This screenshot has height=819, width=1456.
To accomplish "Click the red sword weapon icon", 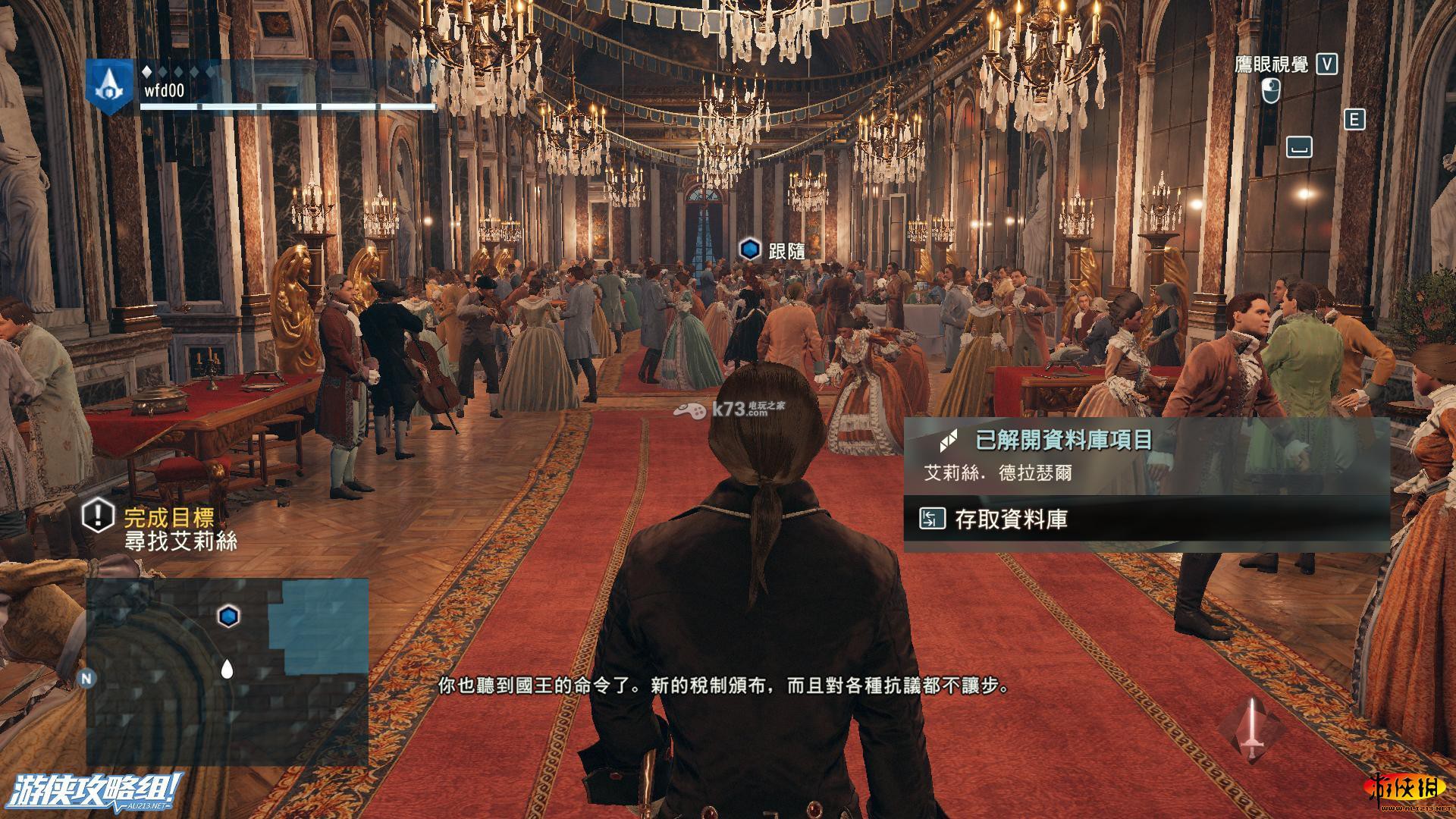I will [1252, 728].
